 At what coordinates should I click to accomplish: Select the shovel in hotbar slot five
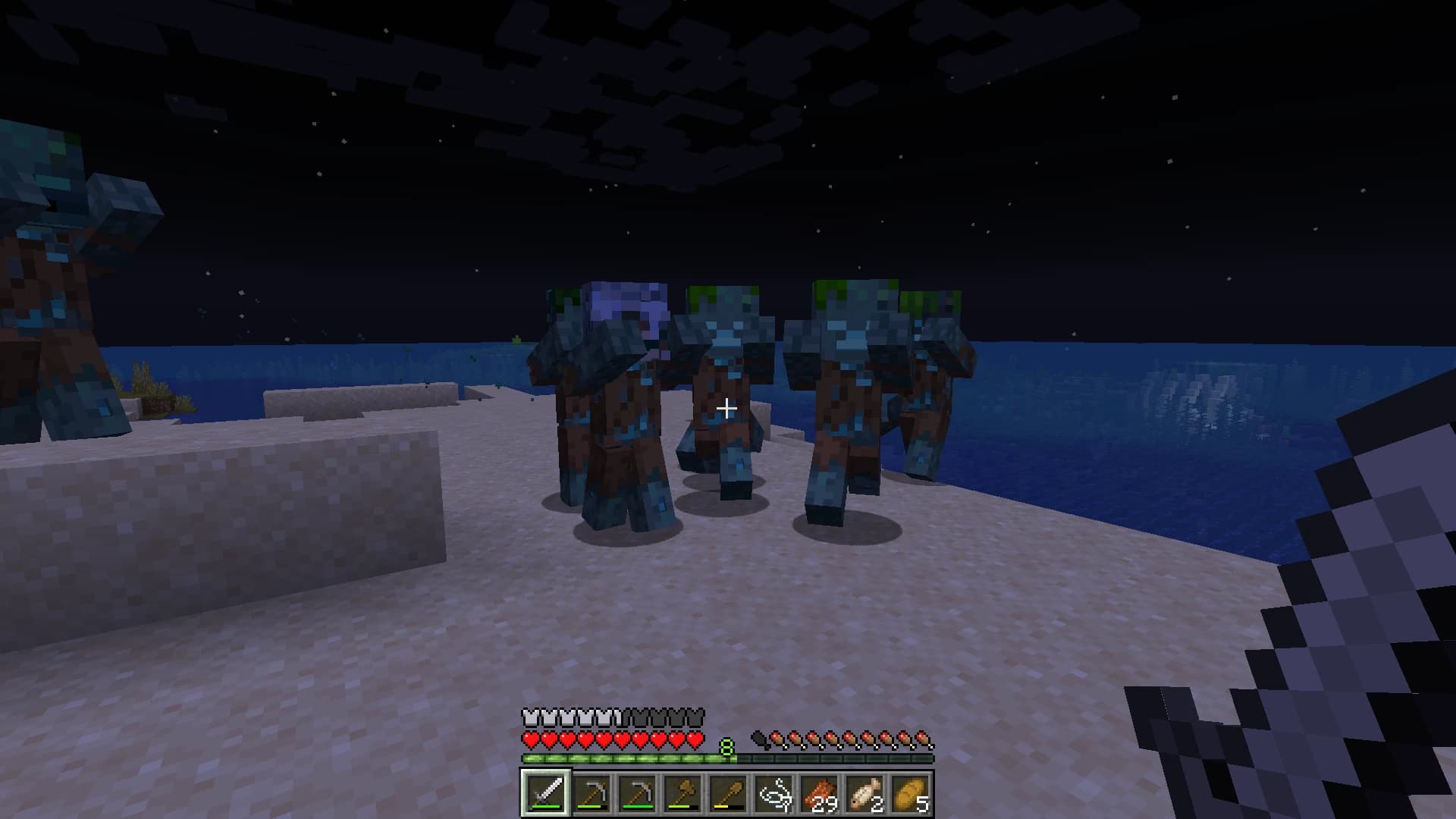tap(728, 794)
